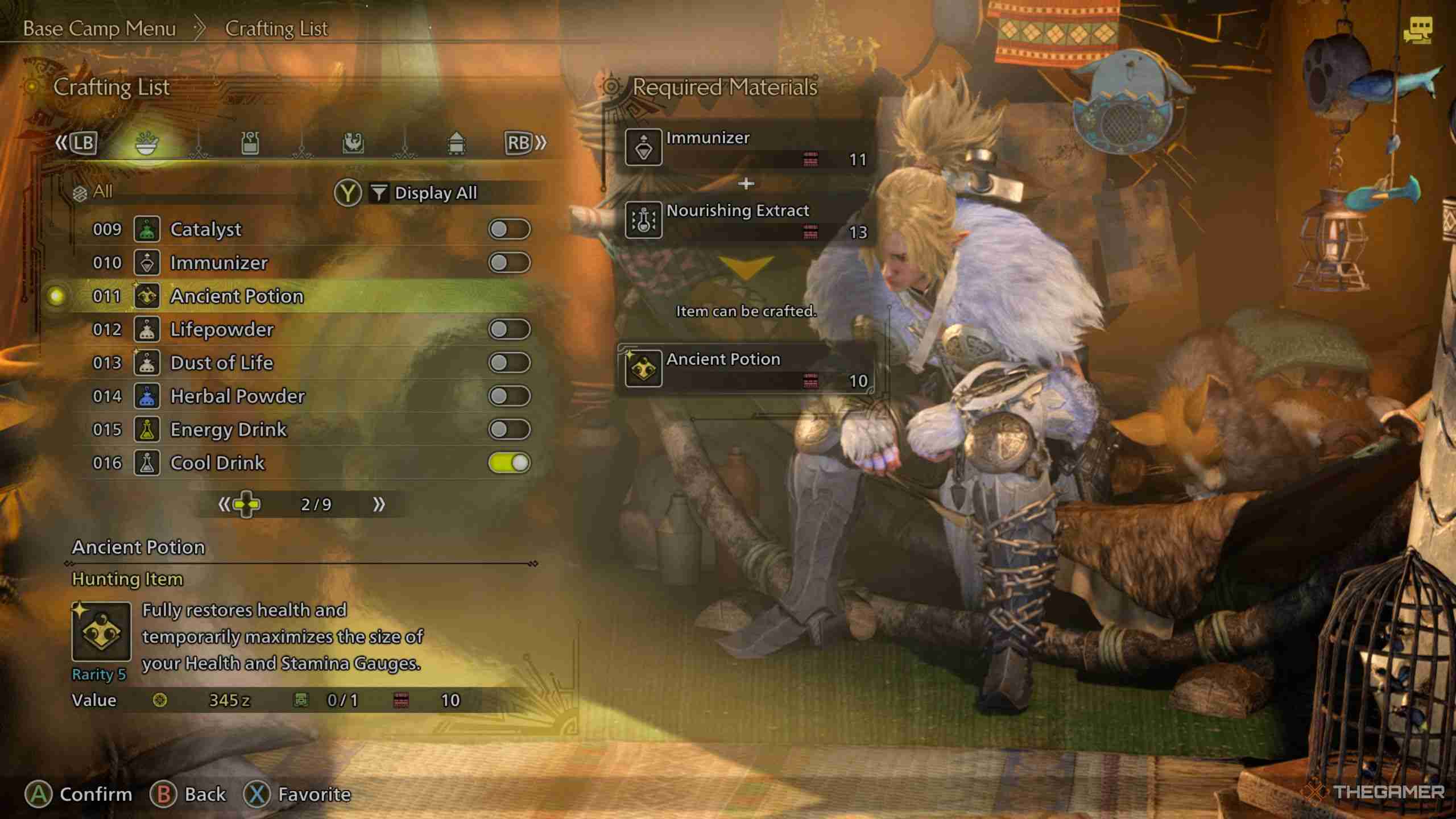
Task: Select the Crafting List breadcrumb entry
Action: 276,28
